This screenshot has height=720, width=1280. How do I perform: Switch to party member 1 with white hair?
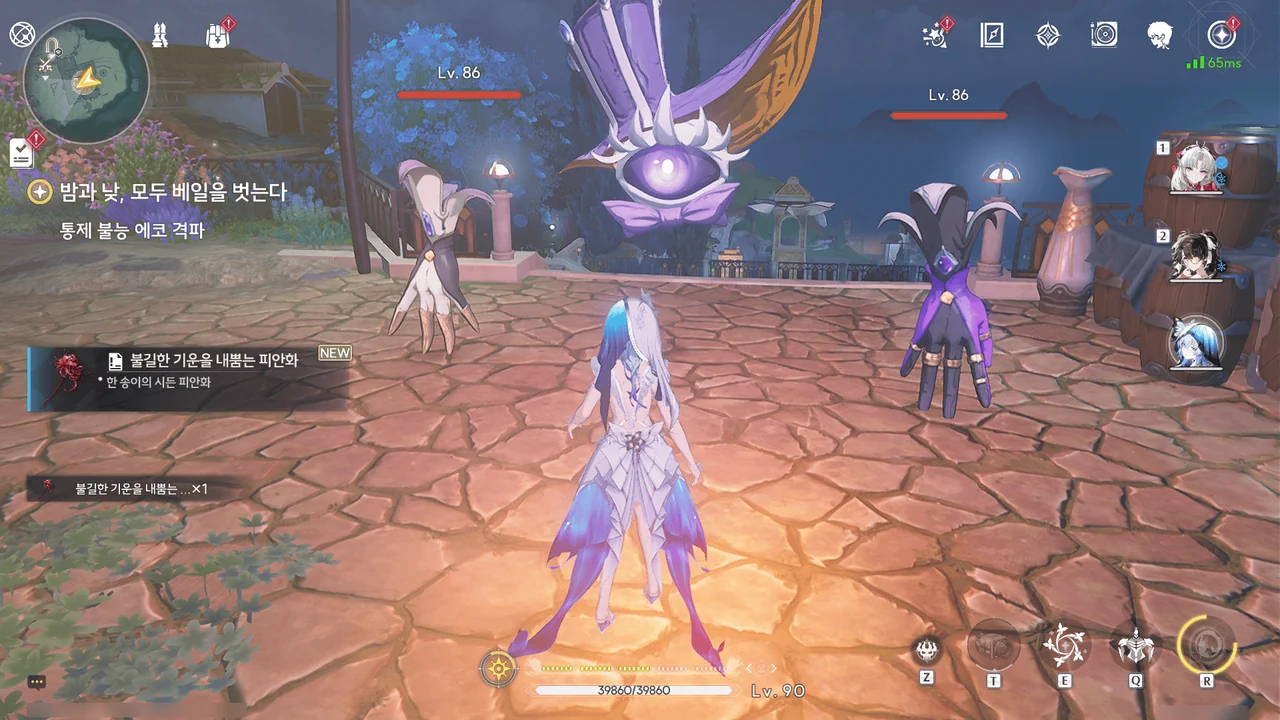pos(1196,169)
